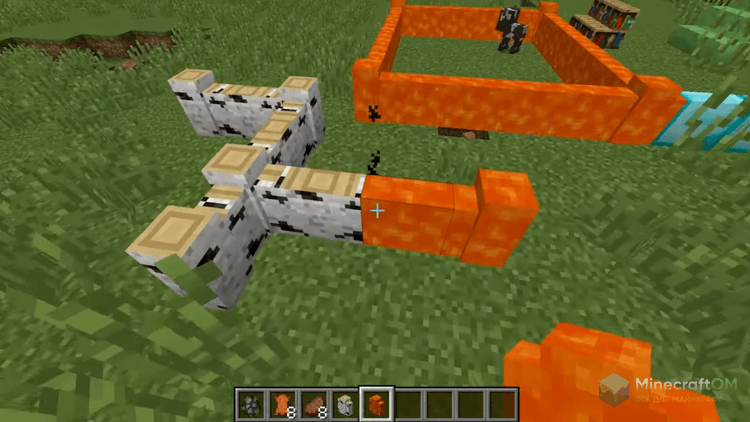Select the white spawn egg slot
Screen dimensions: 750x422
point(345,404)
